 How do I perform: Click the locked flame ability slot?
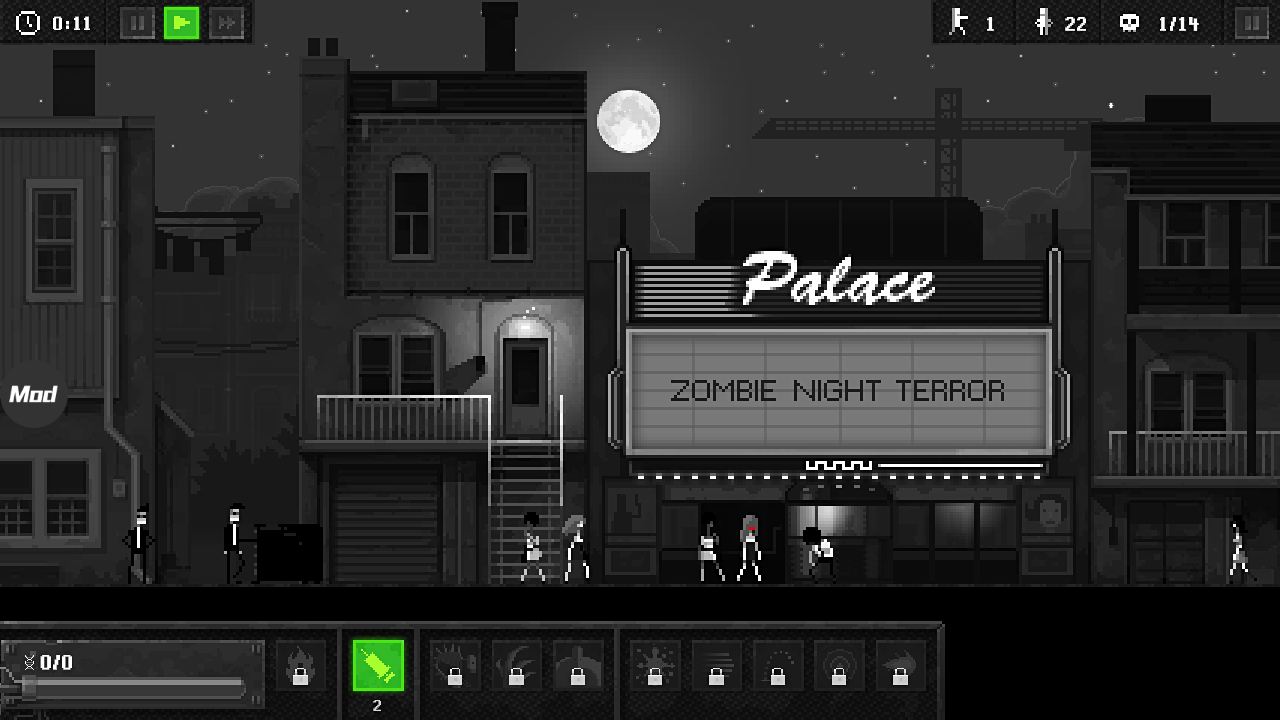(x=300, y=665)
